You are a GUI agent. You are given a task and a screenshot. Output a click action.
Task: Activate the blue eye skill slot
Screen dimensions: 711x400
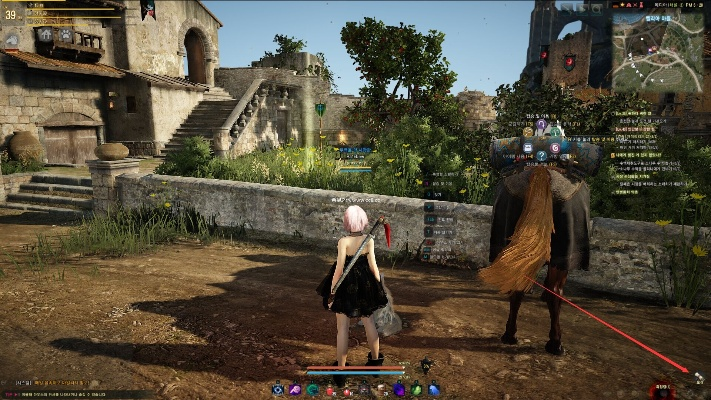[278, 389]
